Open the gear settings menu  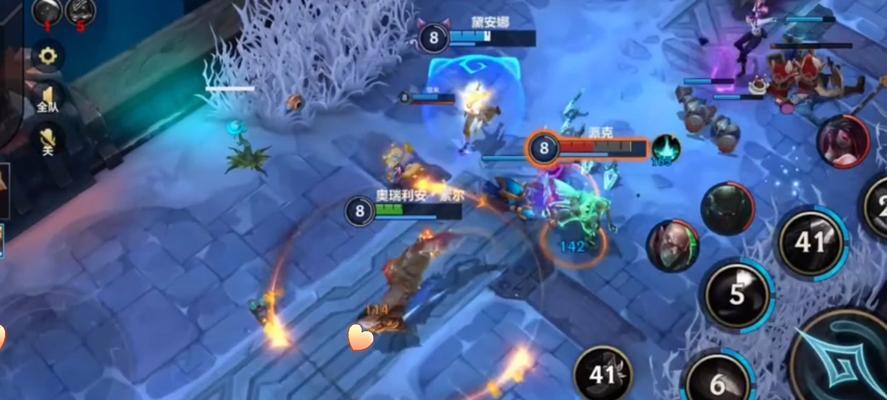47,55
